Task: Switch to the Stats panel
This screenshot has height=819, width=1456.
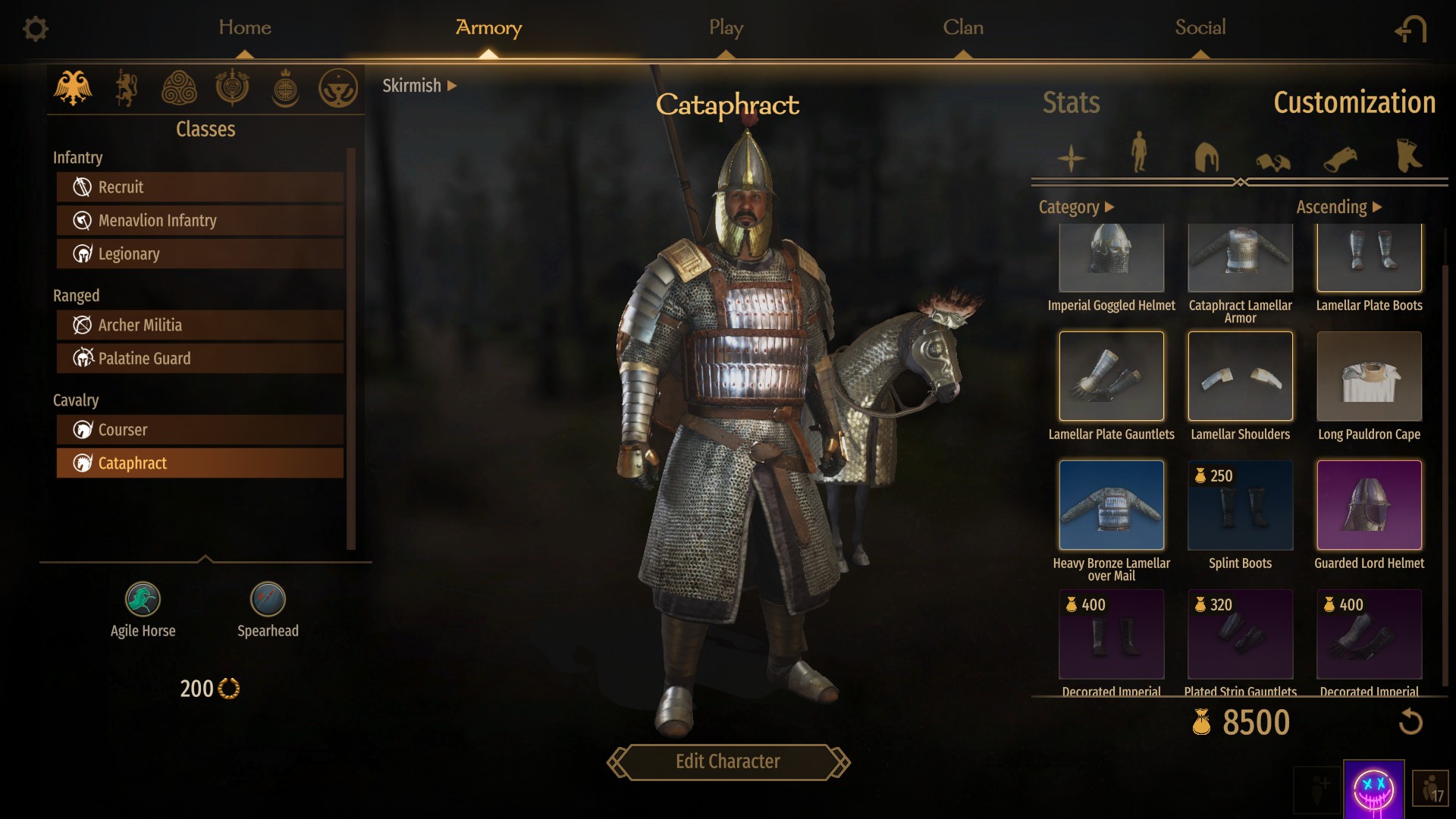Action: pos(1071,102)
